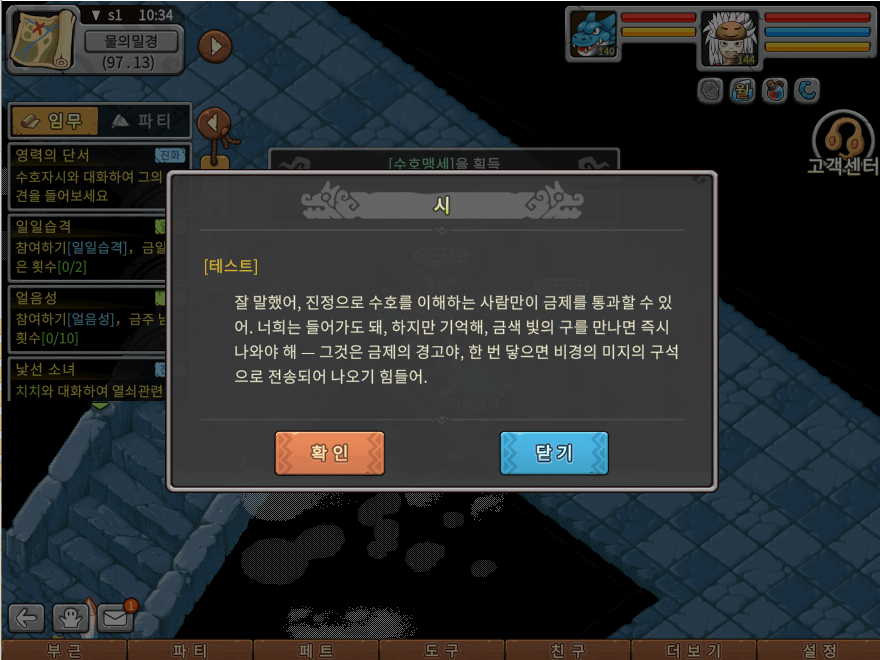Viewport: 880px width, 660px height.
Task: Select the 영력의 단서 quest entry
Action: coord(98,174)
